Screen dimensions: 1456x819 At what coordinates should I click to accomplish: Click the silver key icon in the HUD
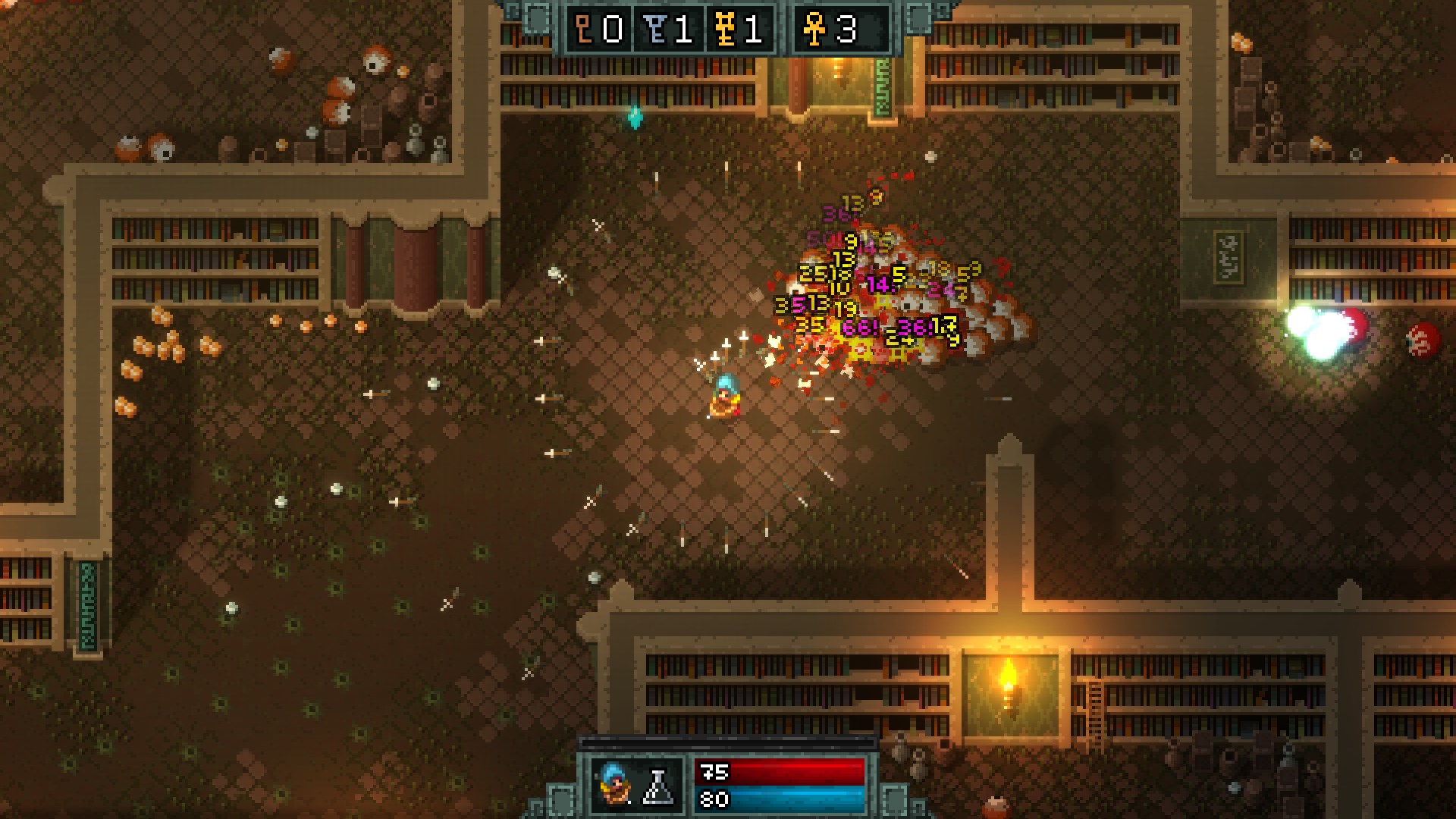[654, 30]
